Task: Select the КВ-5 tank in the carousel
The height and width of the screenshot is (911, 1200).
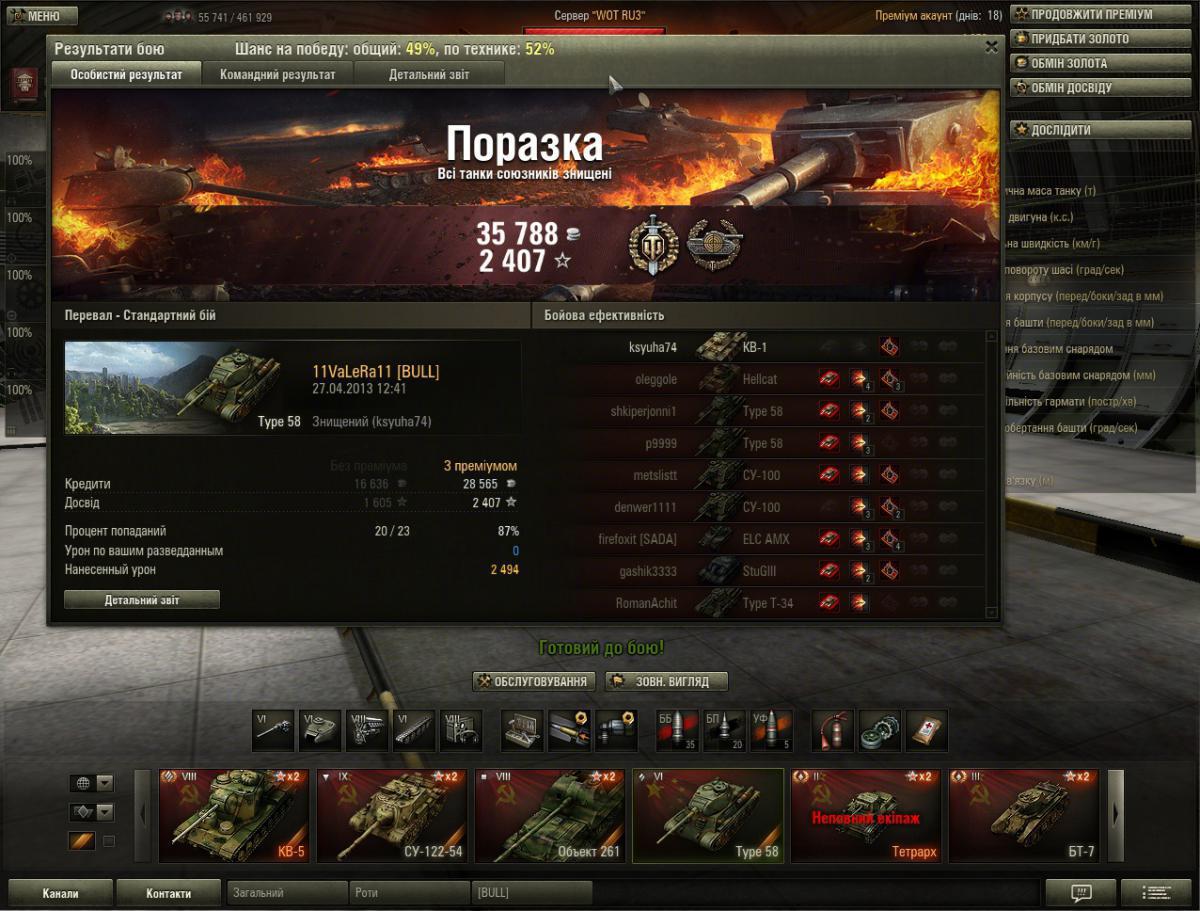Action: pos(234,815)
